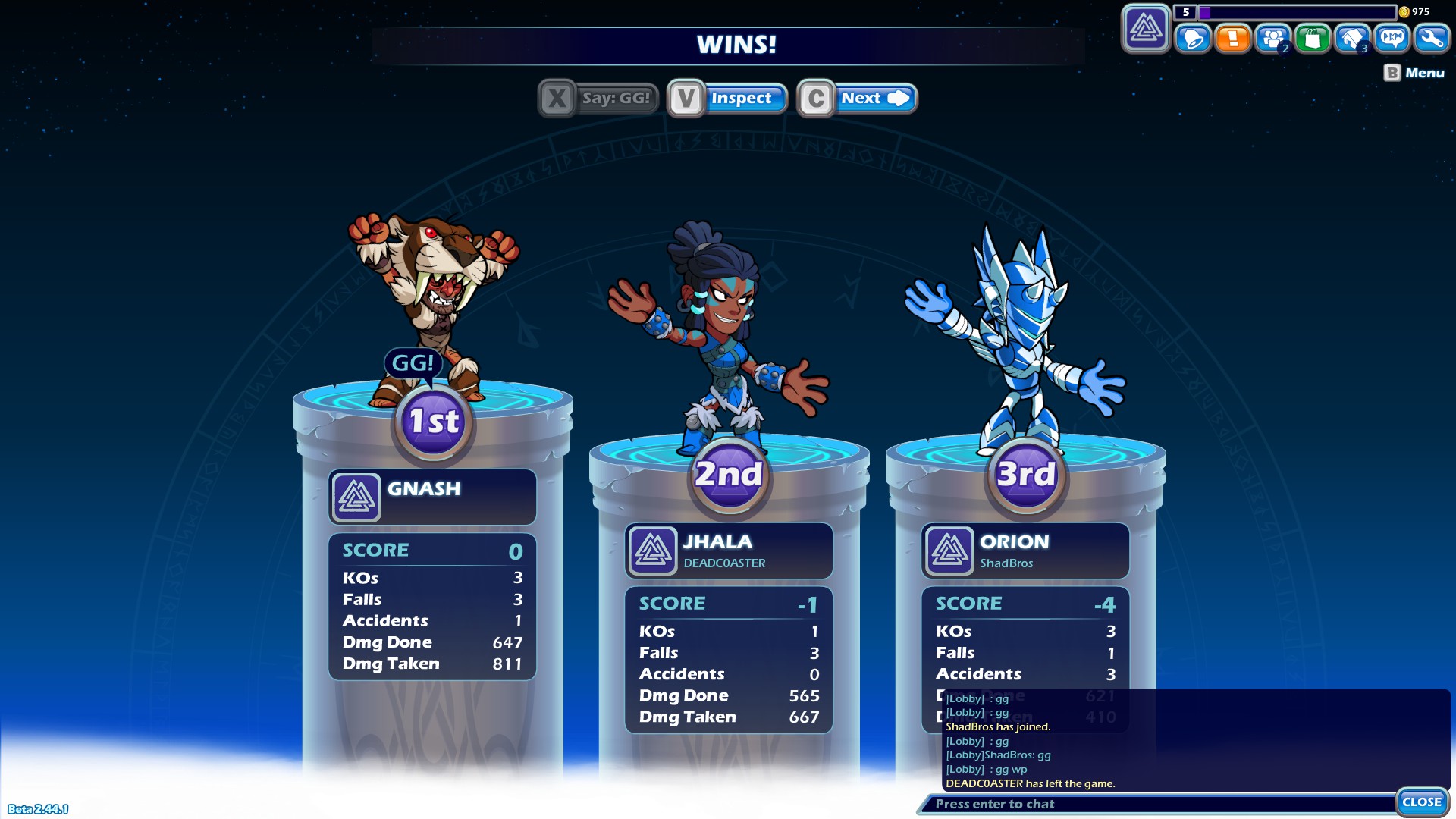The height and width of the screenshot is (819, 1456).
Task: Open the friends list icon
Action: coord(1272,39)
